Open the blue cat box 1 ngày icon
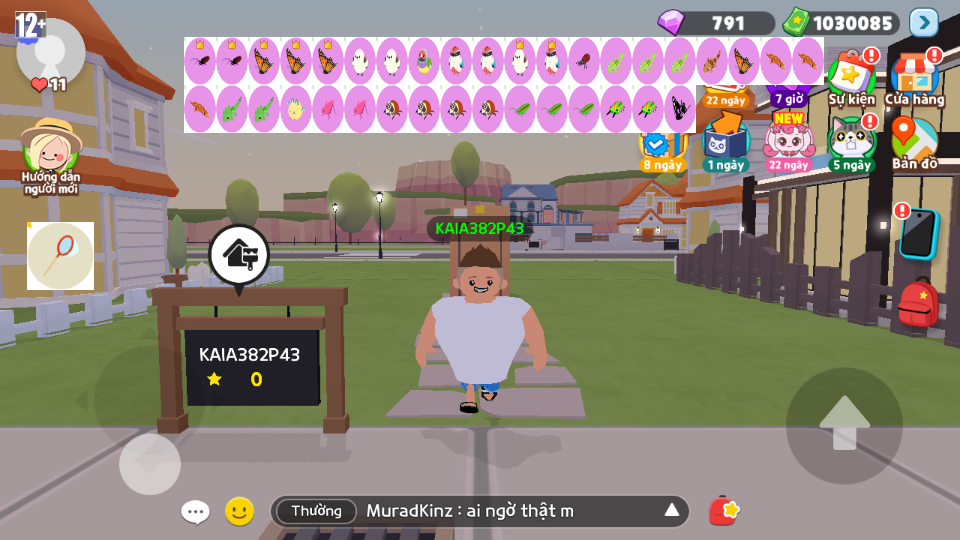 [x=725, y=141]
